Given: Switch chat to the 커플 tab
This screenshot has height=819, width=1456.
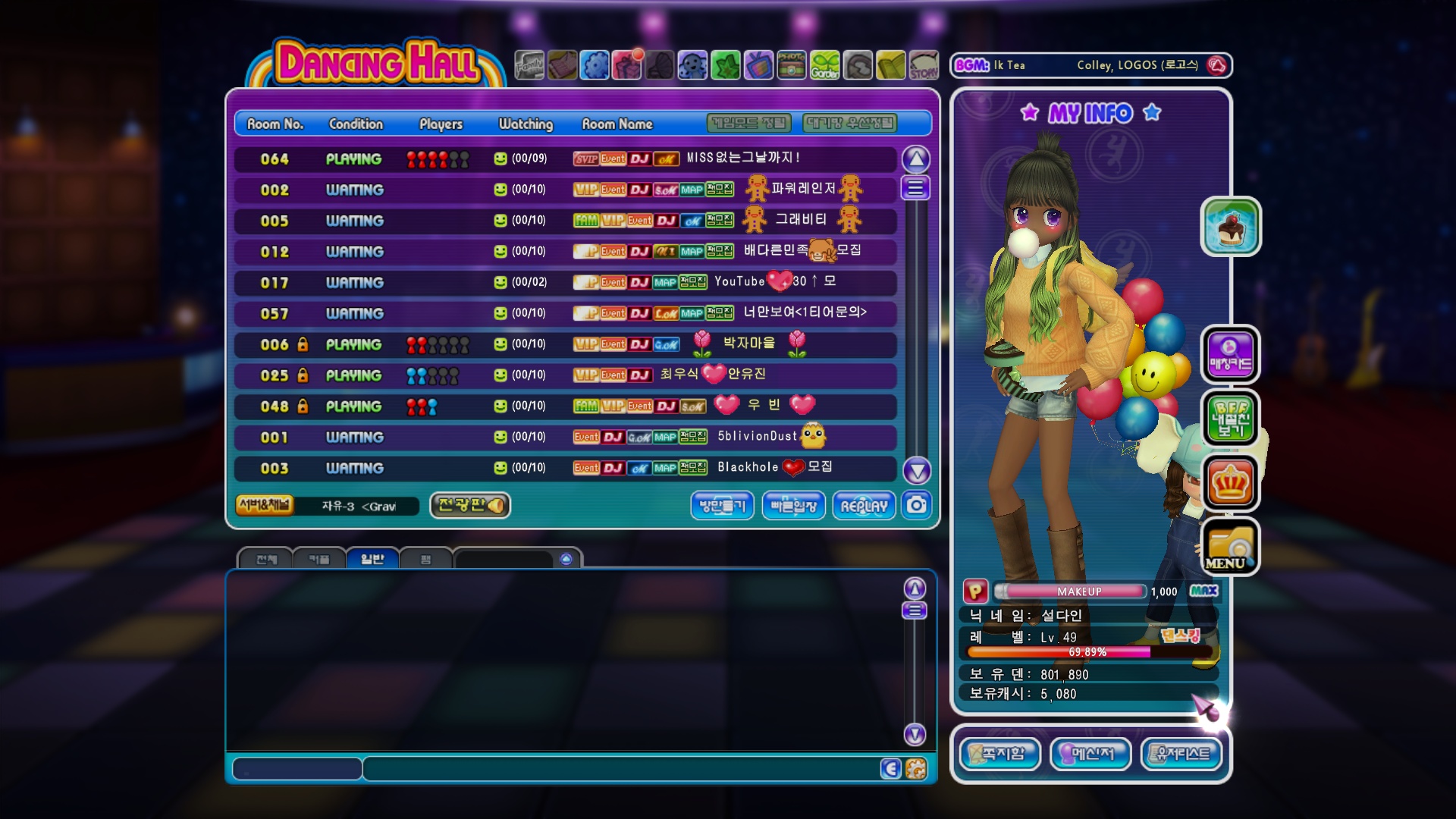Looking at the screenshot, I should (x=319, y=560).
